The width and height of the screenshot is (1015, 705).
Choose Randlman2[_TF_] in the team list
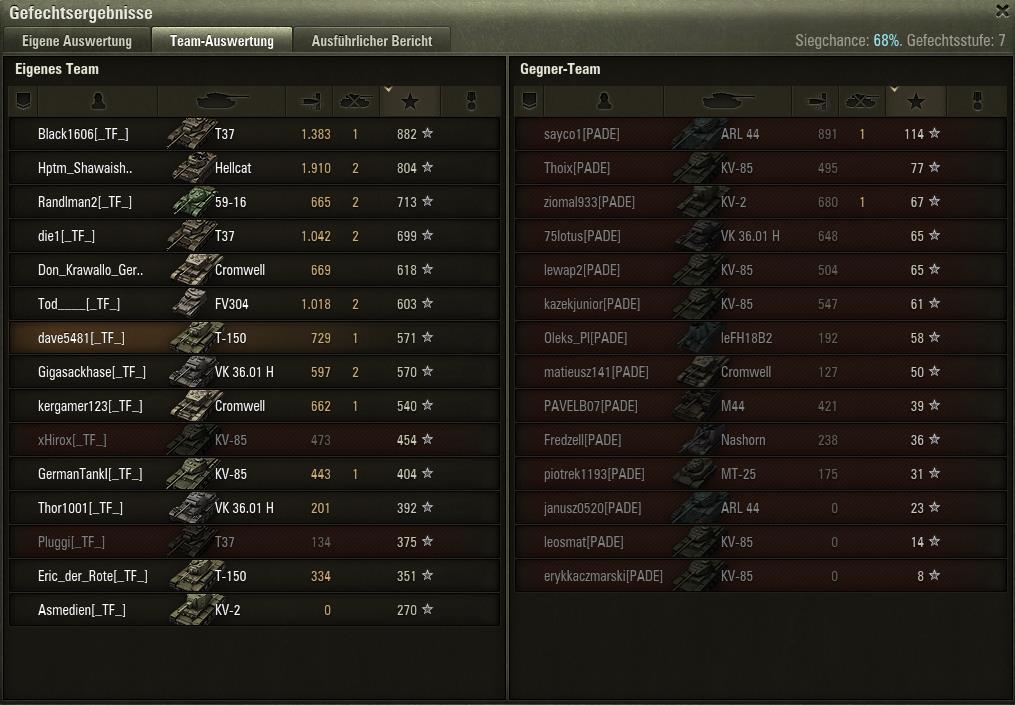[85, 202]
